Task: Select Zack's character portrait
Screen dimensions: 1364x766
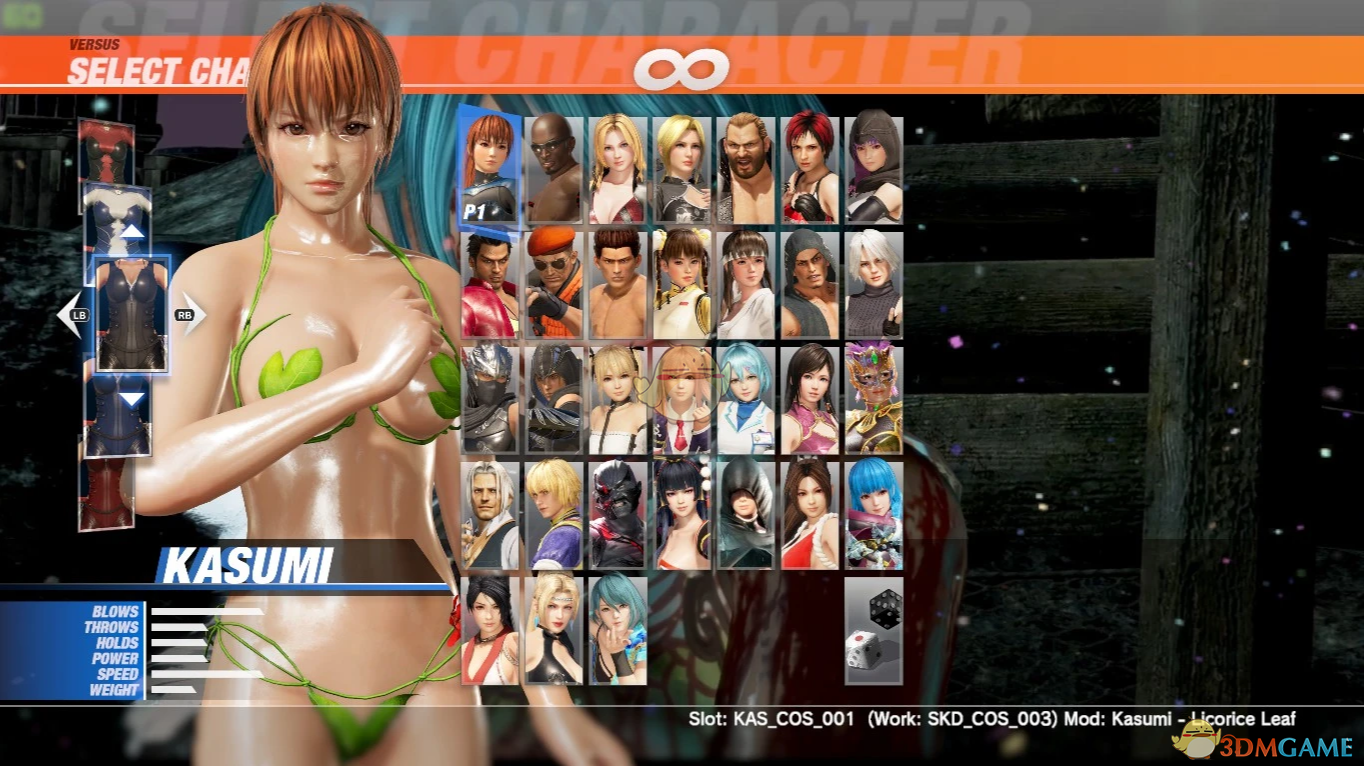Action: (x=551, y=170)
